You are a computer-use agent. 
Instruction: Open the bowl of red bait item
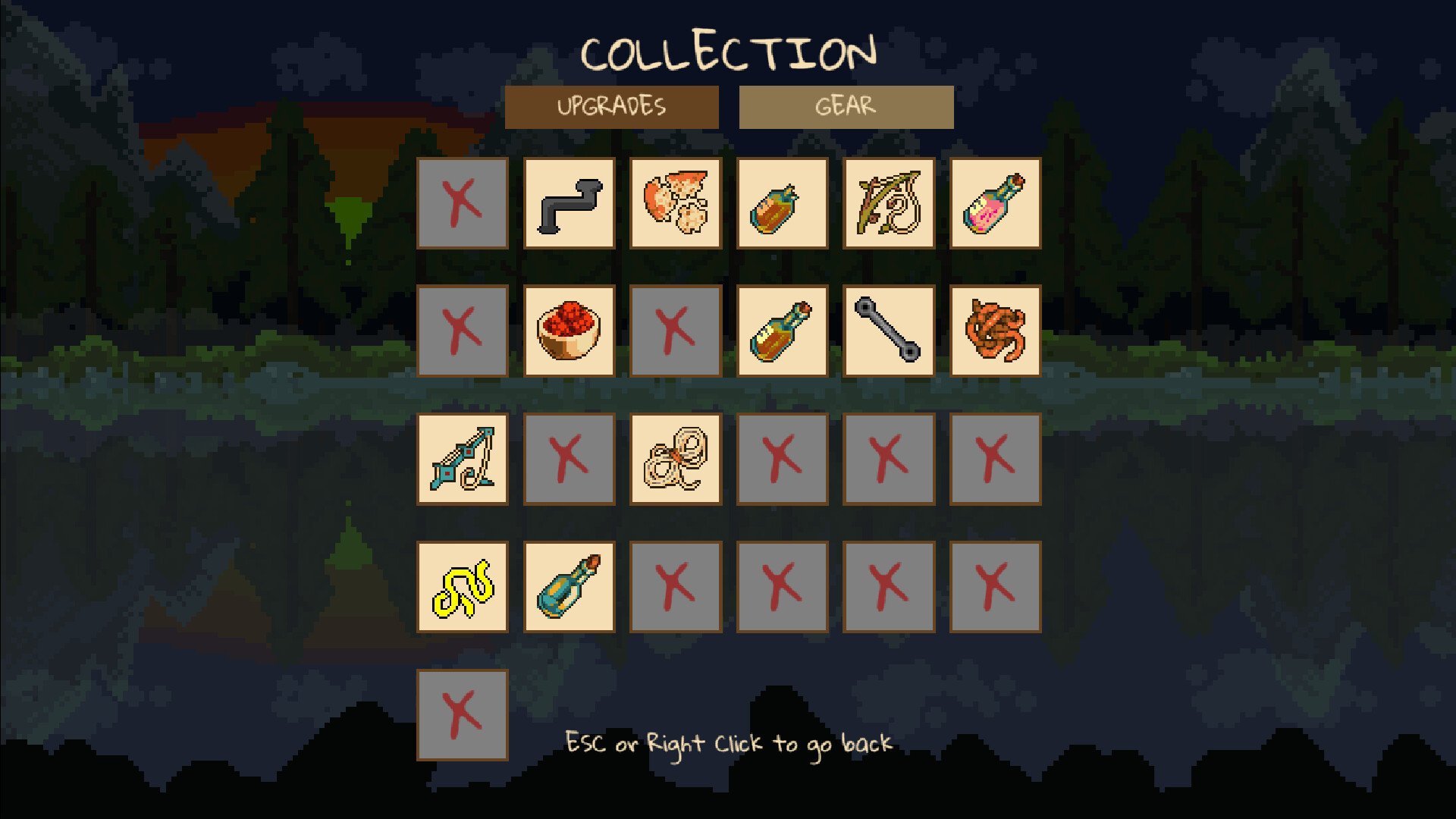(x=570, y=331)
